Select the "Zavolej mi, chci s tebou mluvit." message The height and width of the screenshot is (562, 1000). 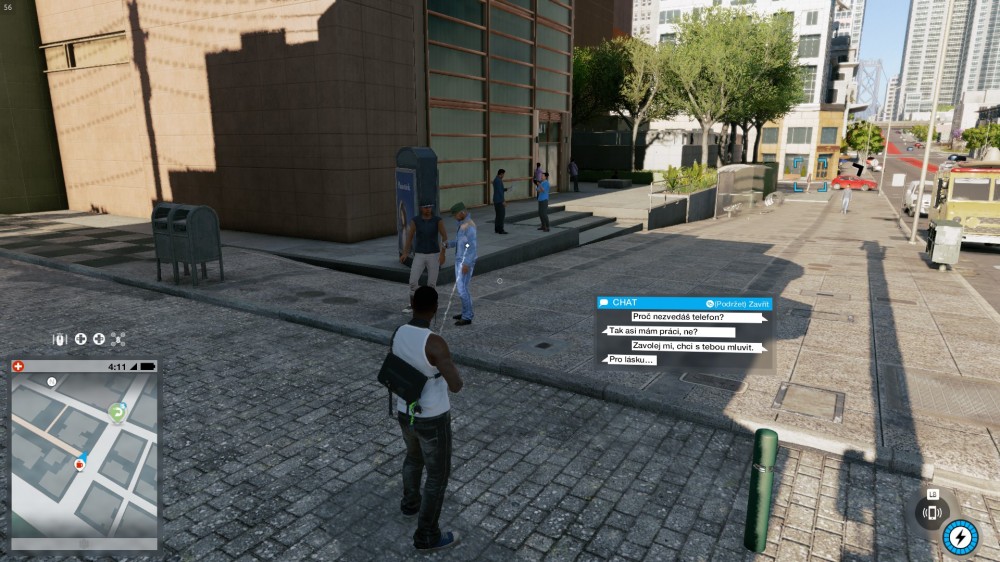(698, 346)
